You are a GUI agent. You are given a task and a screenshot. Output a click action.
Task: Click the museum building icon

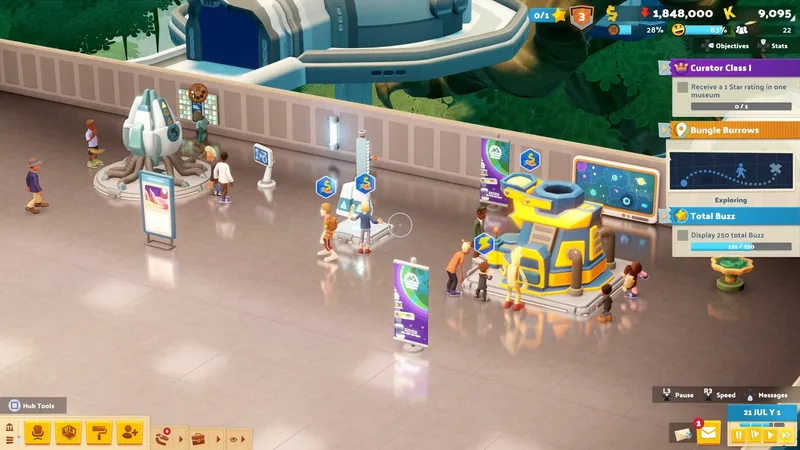click(x=10, y=428)
